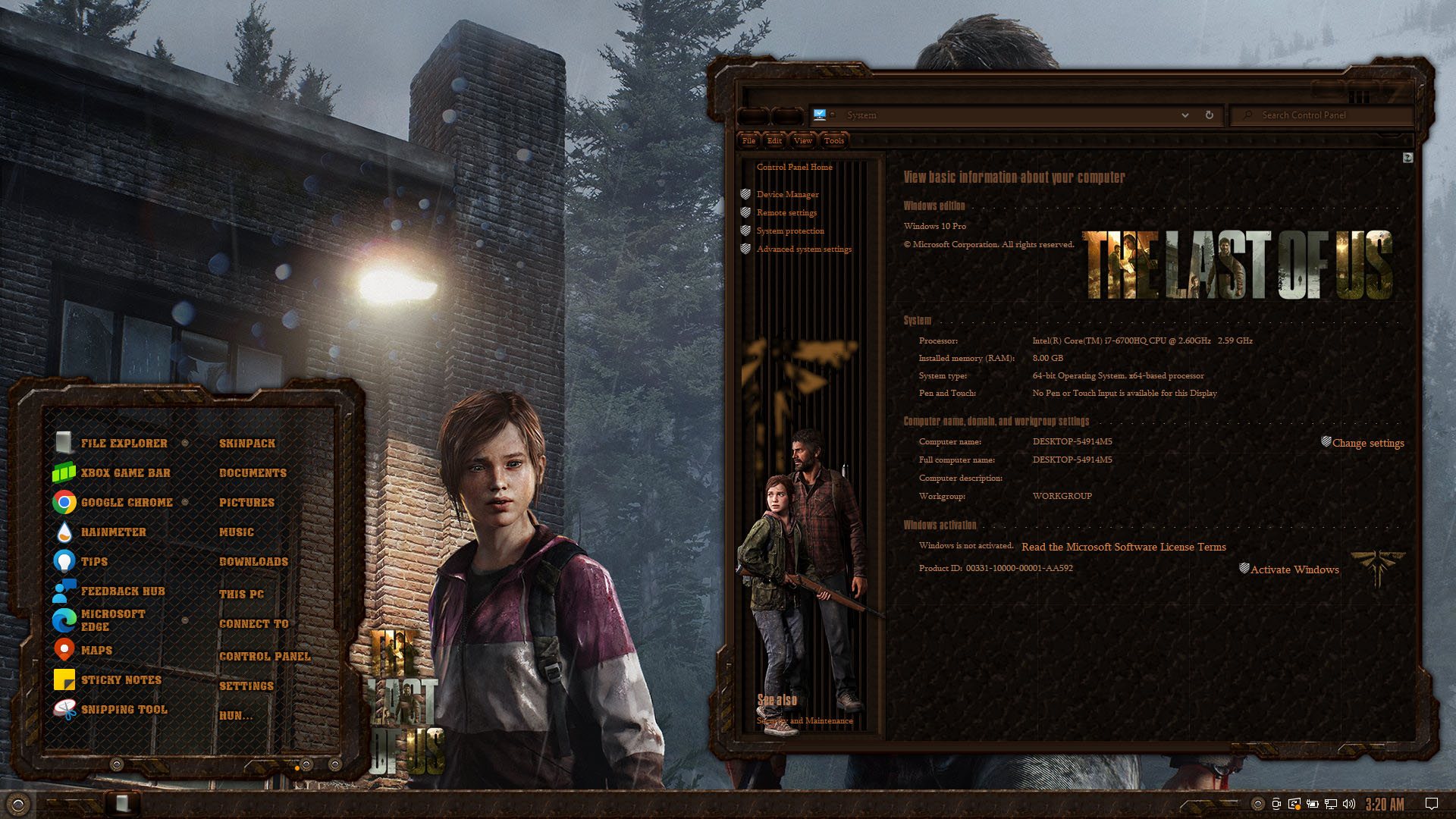Screen dimensions: 1456x819
Task: Open the Documents folder
Action: [x=253, y=472]
